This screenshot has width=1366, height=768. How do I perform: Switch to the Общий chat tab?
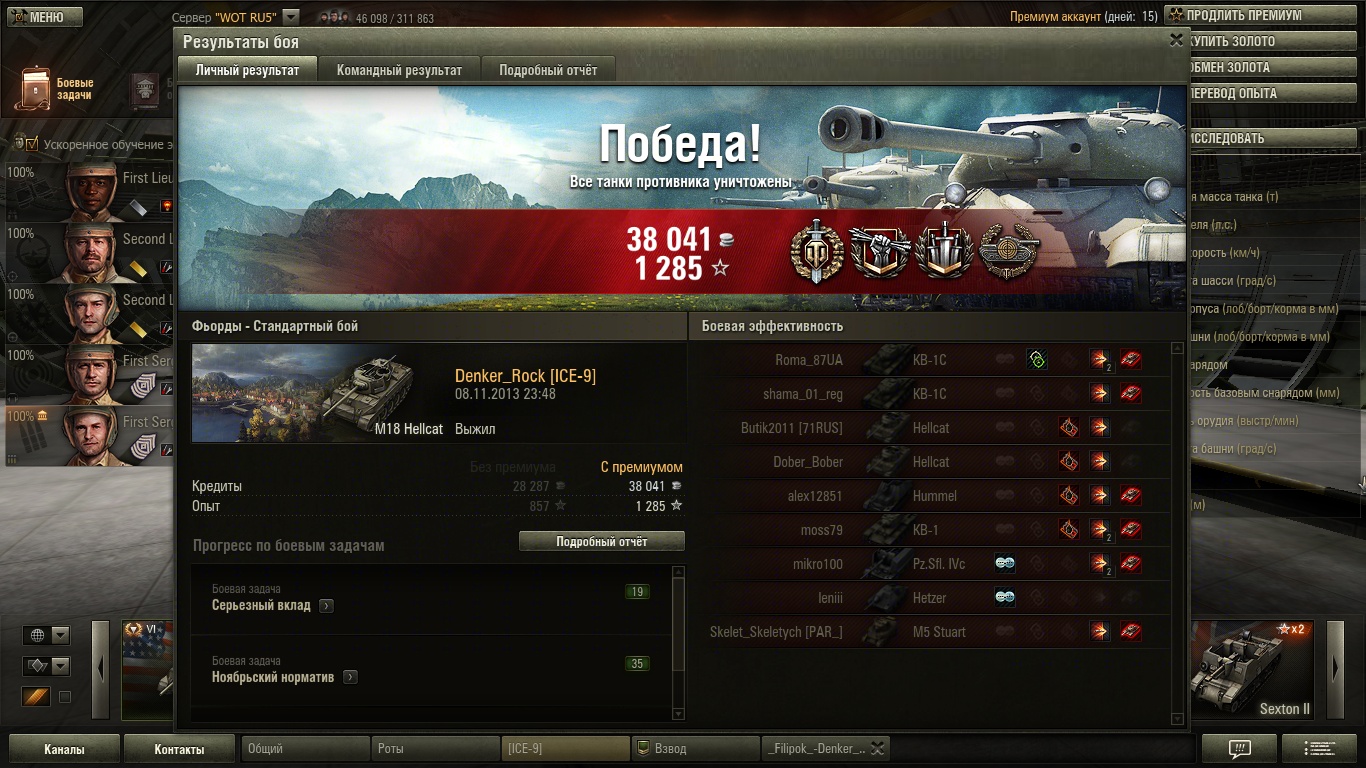305,748
